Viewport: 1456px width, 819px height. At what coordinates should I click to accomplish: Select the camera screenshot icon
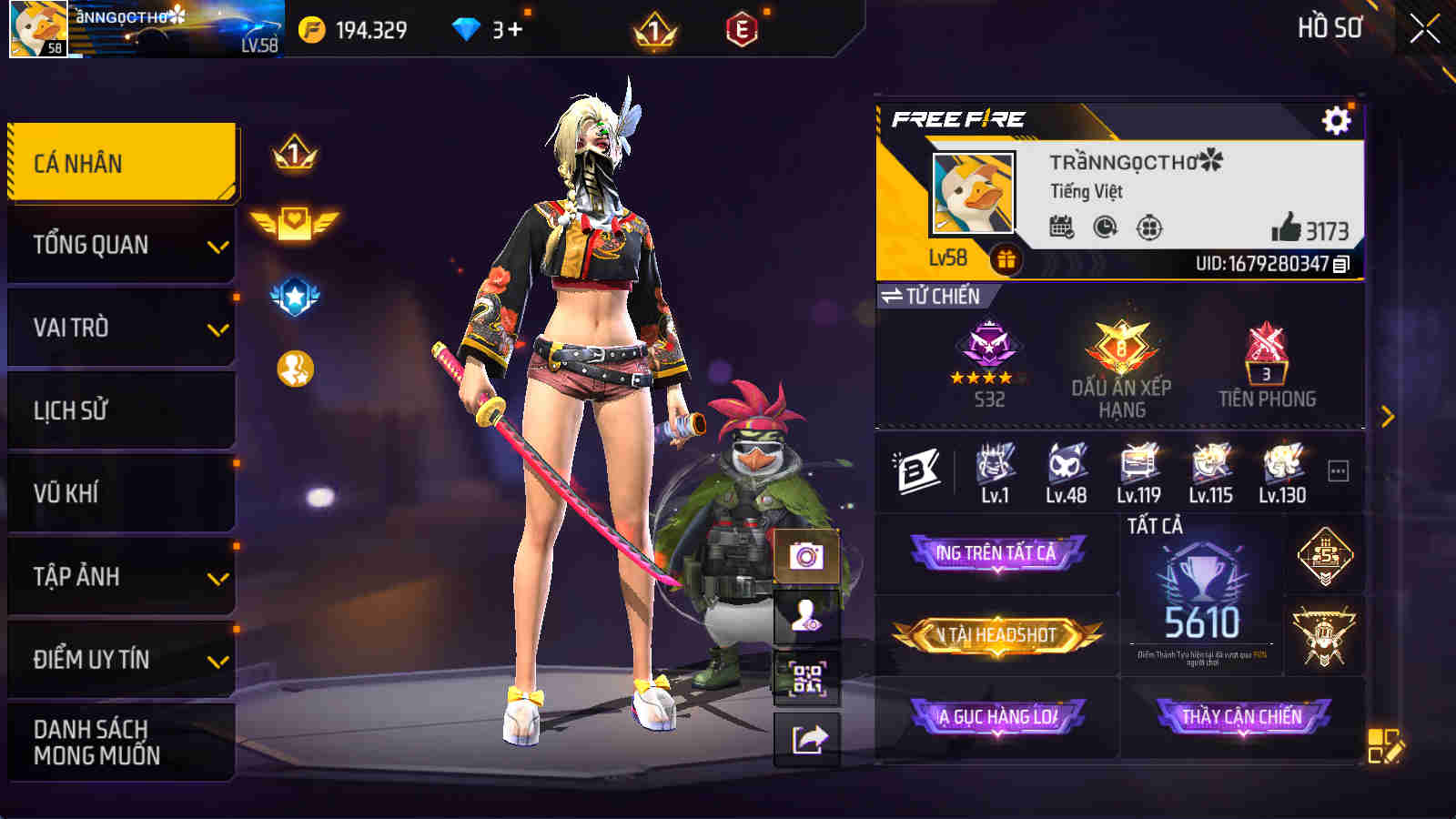click(x=804, y=553)
